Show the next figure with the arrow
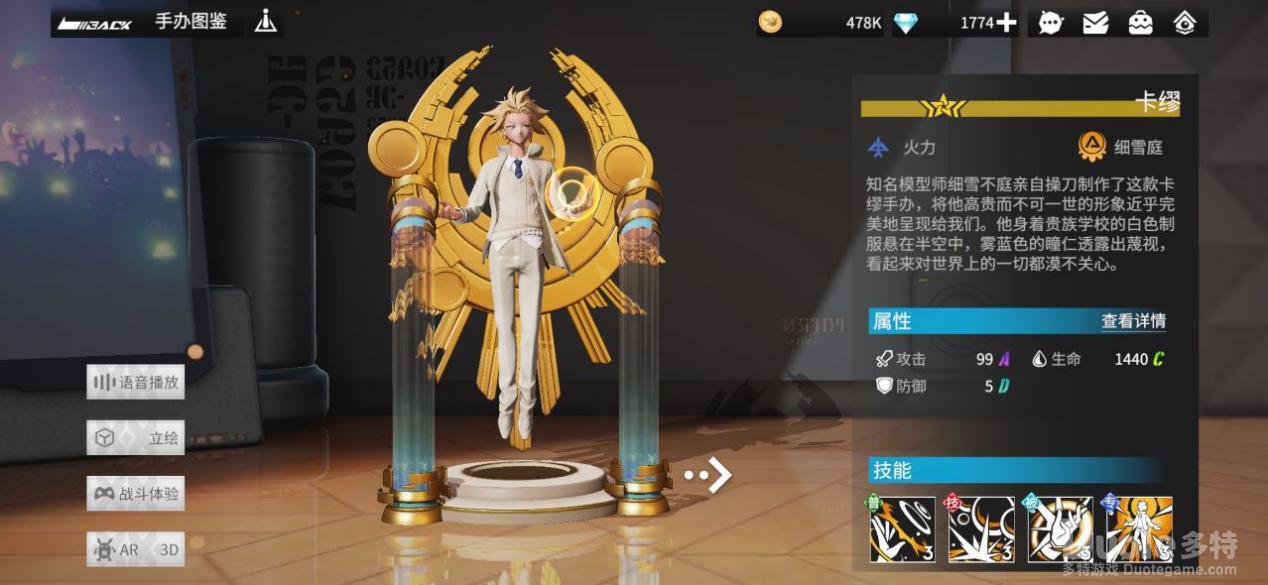Screen dimensions: 1268x585 (x=711, y=475)
